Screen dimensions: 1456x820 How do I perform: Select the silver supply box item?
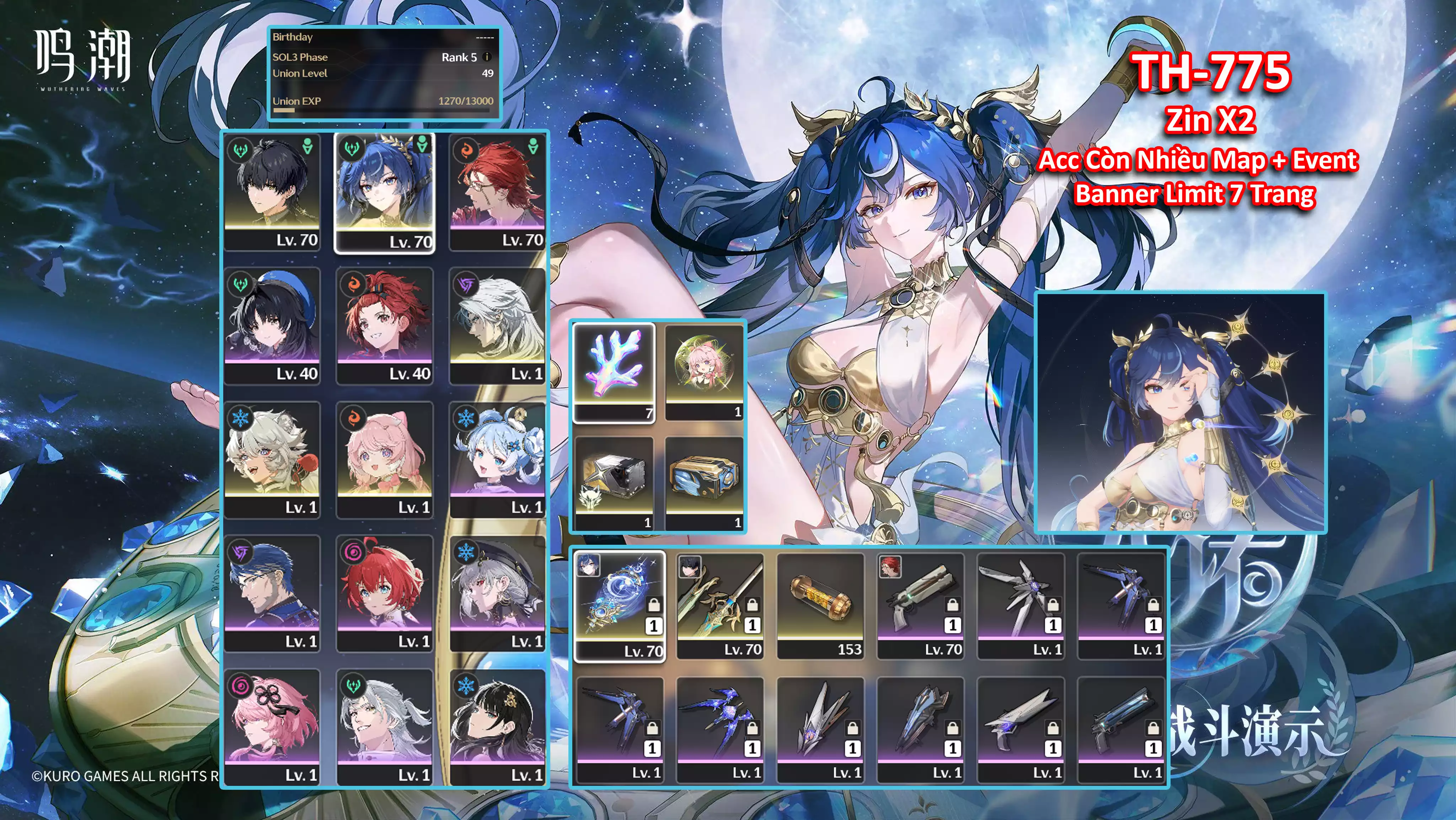614,483
